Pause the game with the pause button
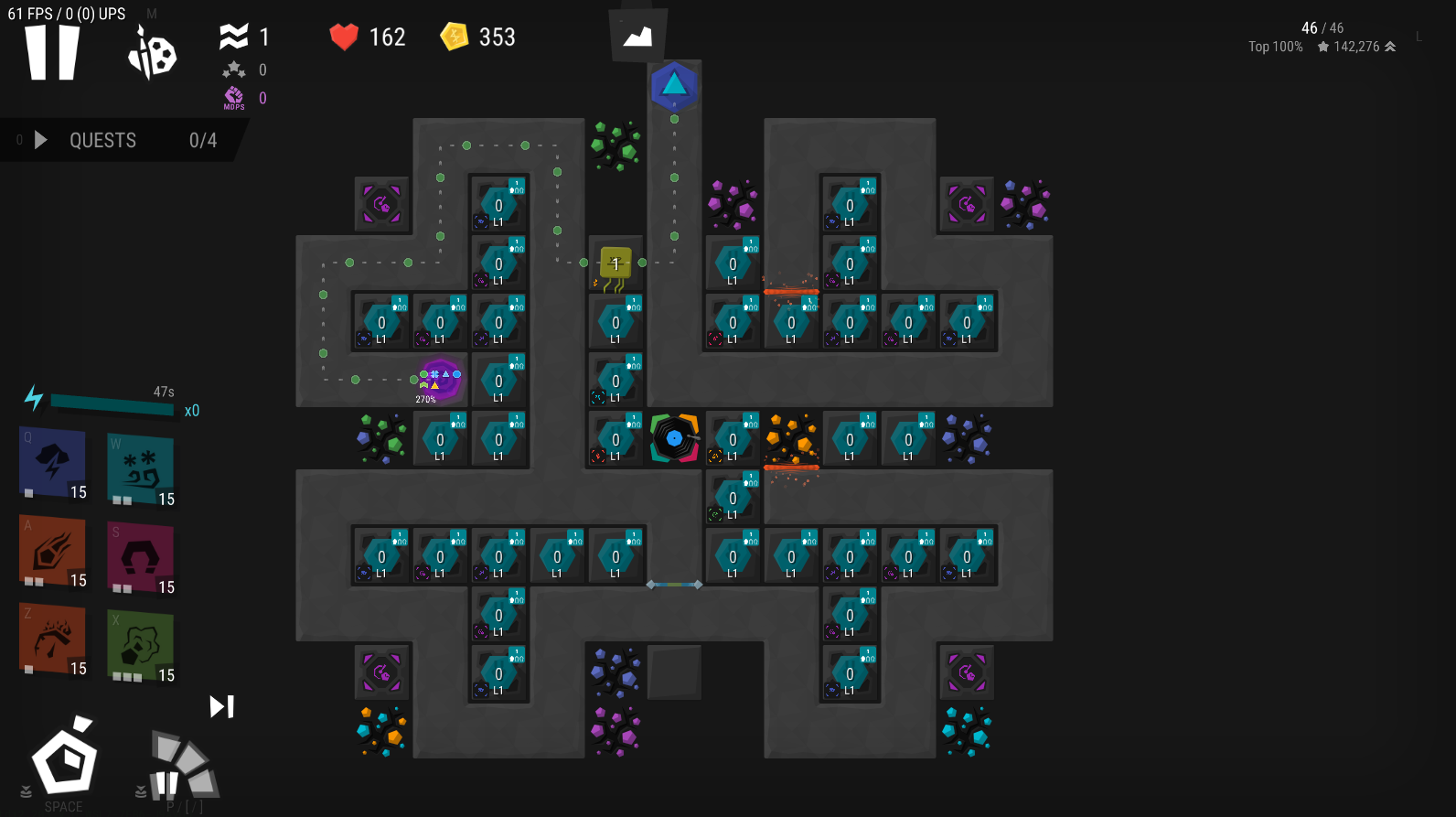 click(52, 52)
